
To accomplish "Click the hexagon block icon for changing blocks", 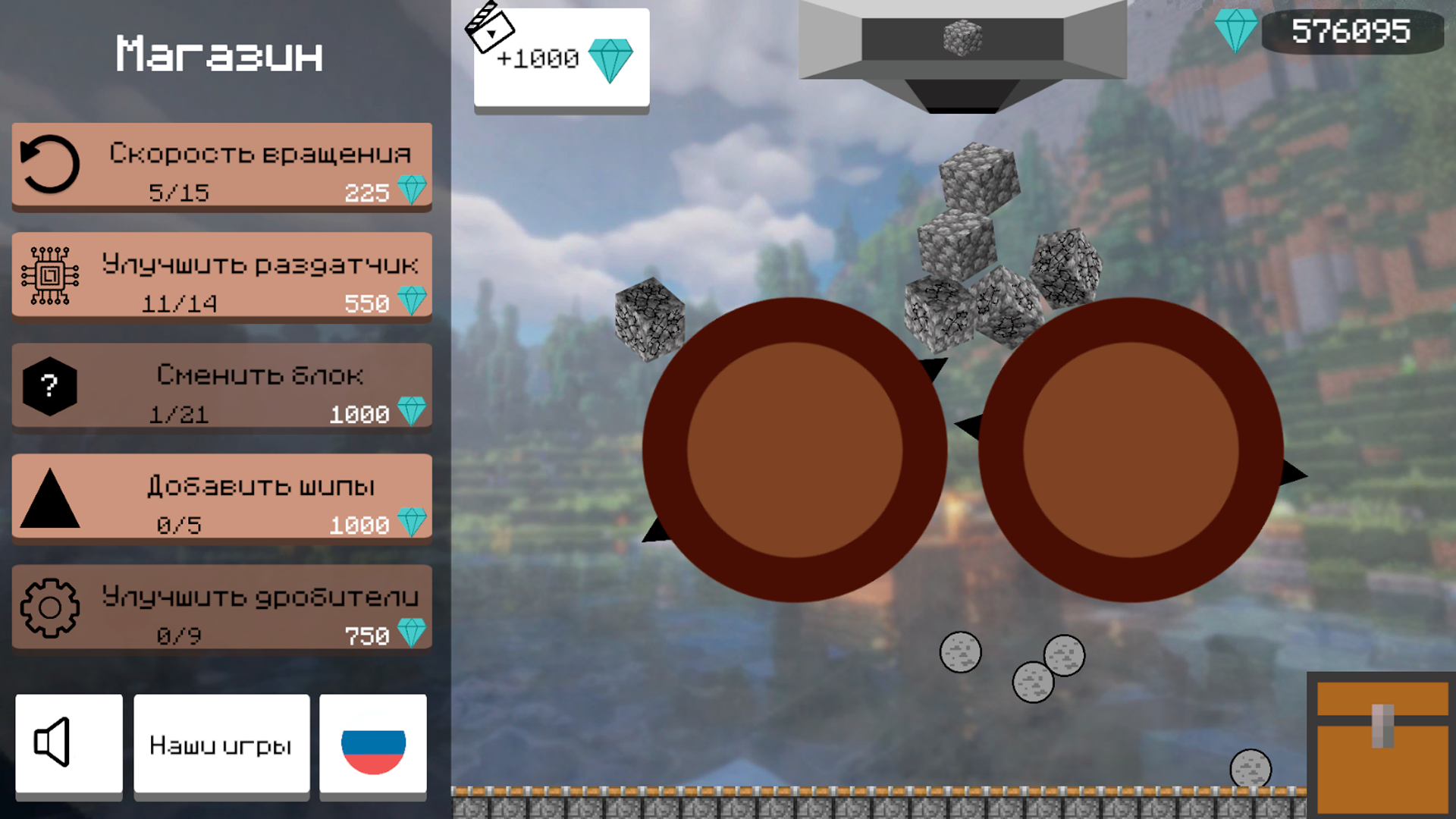I will click(x=49, y=386).
